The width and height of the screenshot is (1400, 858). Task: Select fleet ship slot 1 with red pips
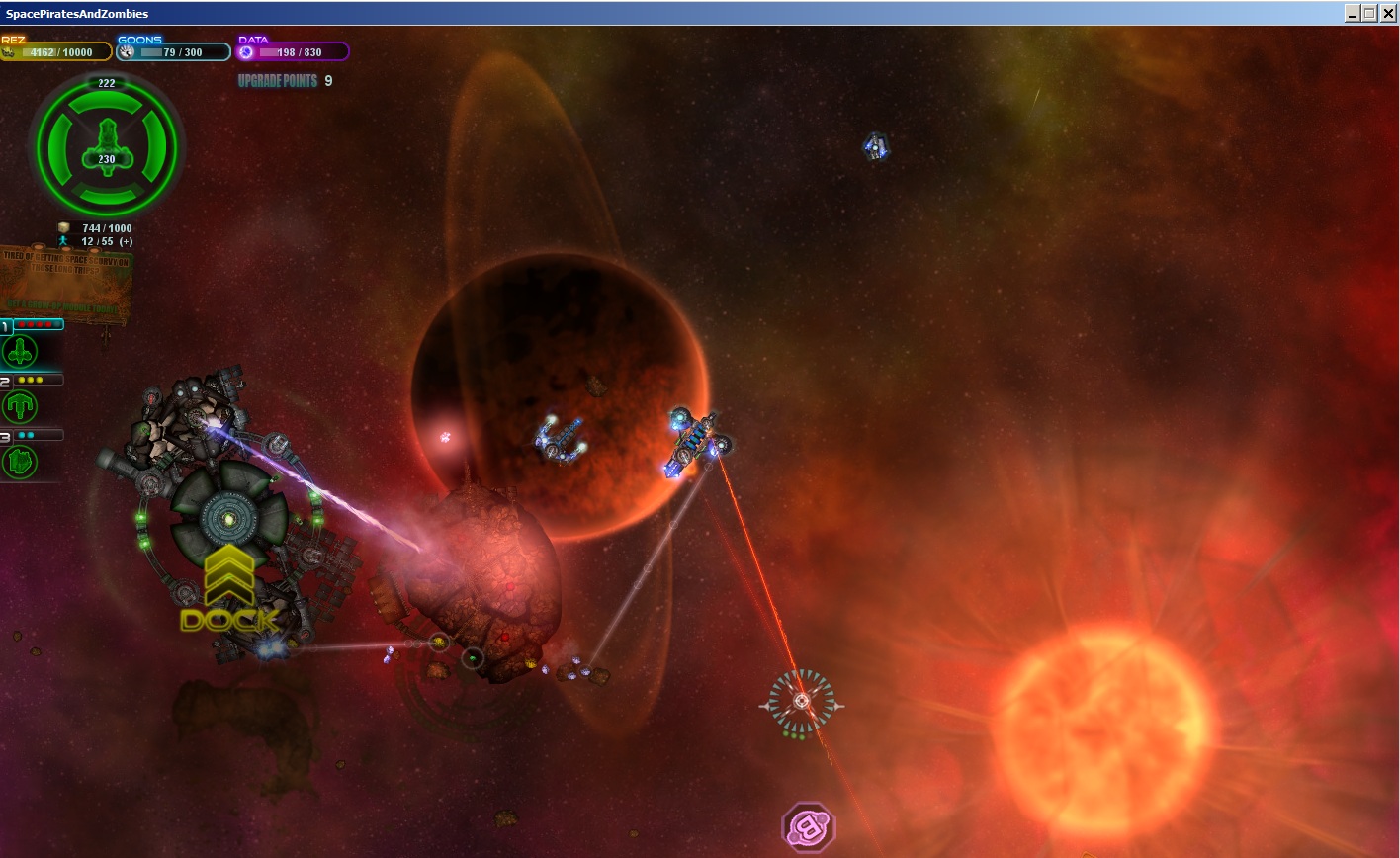[x=20, y=350]
